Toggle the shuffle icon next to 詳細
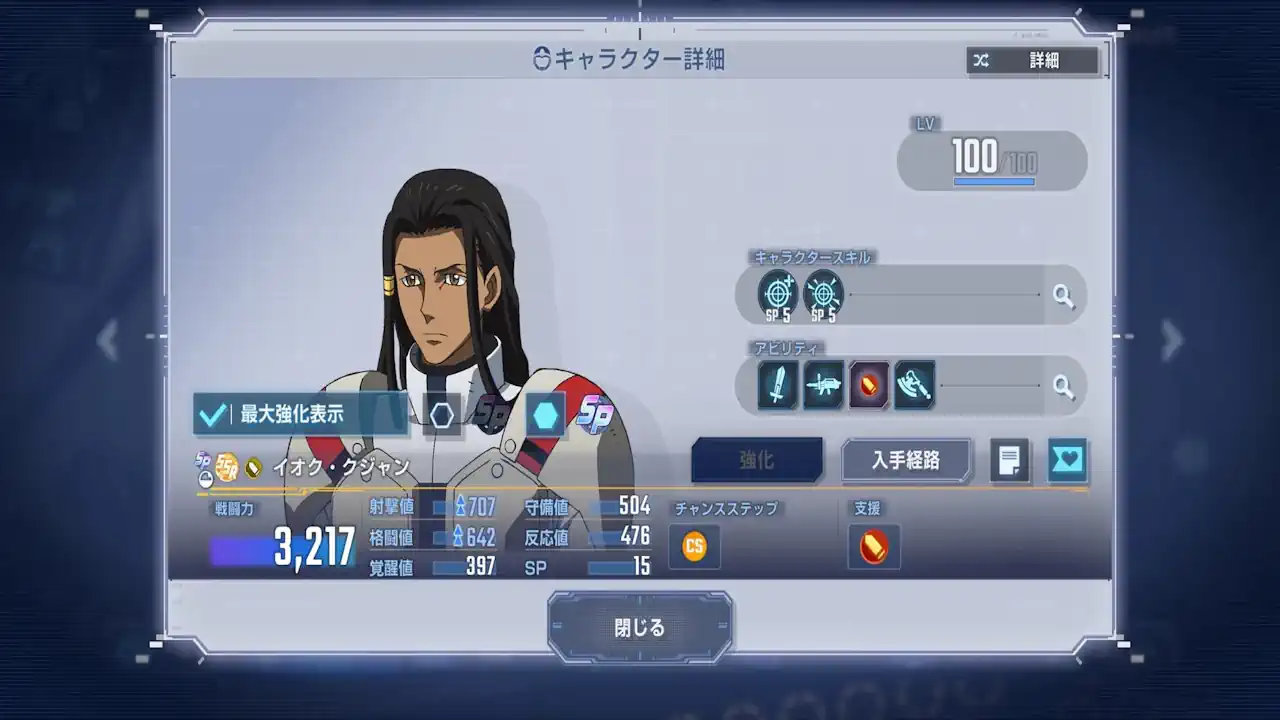Image resolution: width=1280 pixels, height=720 pixels. coord(981,61)
